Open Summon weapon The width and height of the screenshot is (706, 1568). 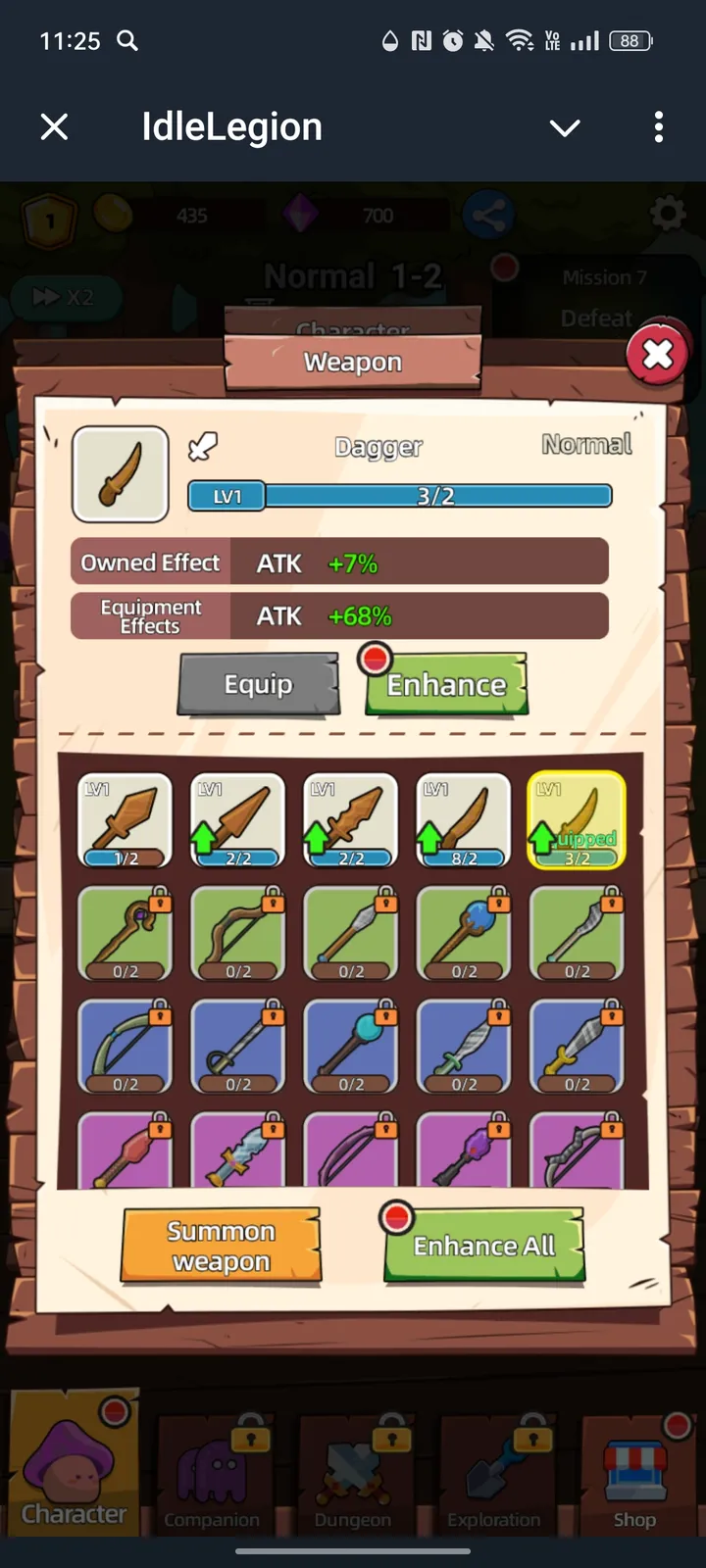[221, 1246]
